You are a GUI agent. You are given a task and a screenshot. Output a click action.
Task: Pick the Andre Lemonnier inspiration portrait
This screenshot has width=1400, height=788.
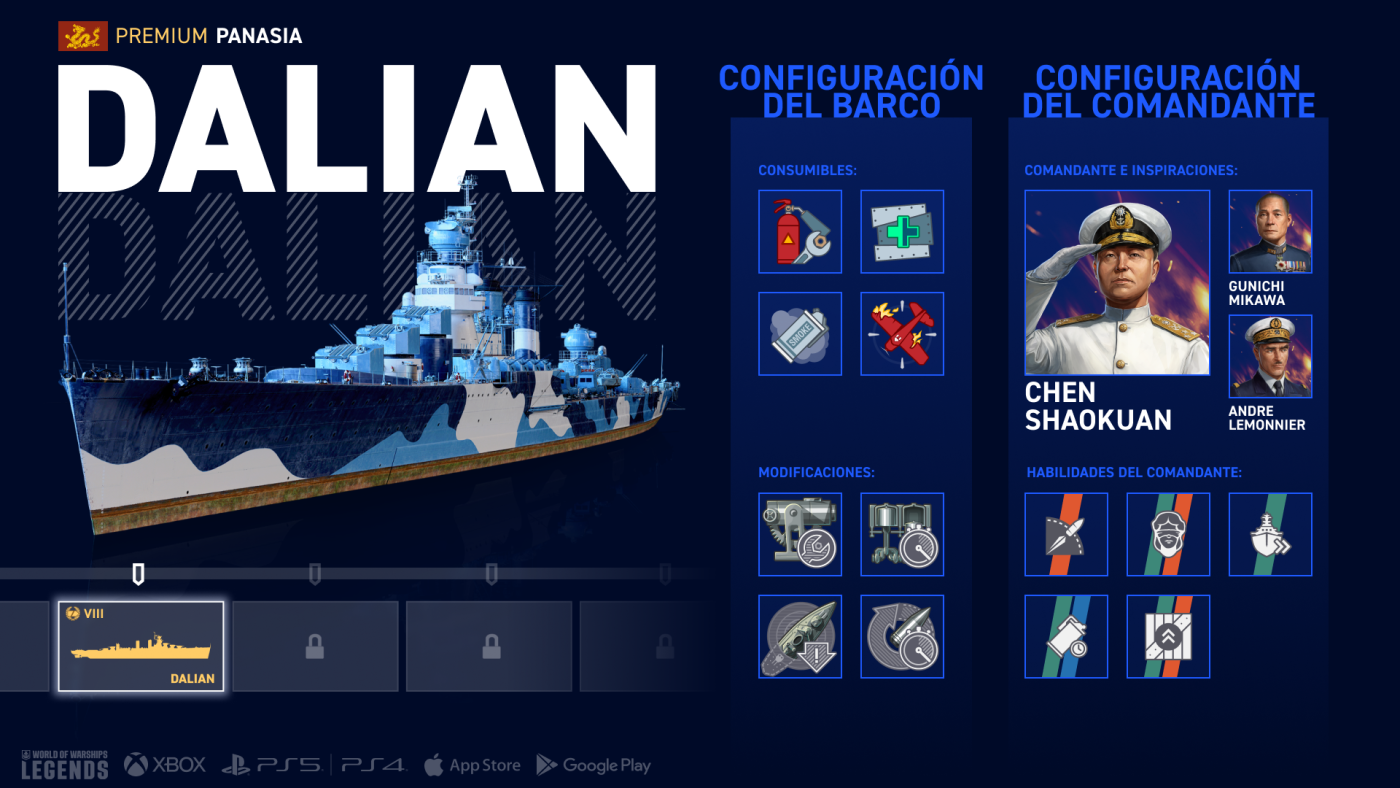[1270, 356]
